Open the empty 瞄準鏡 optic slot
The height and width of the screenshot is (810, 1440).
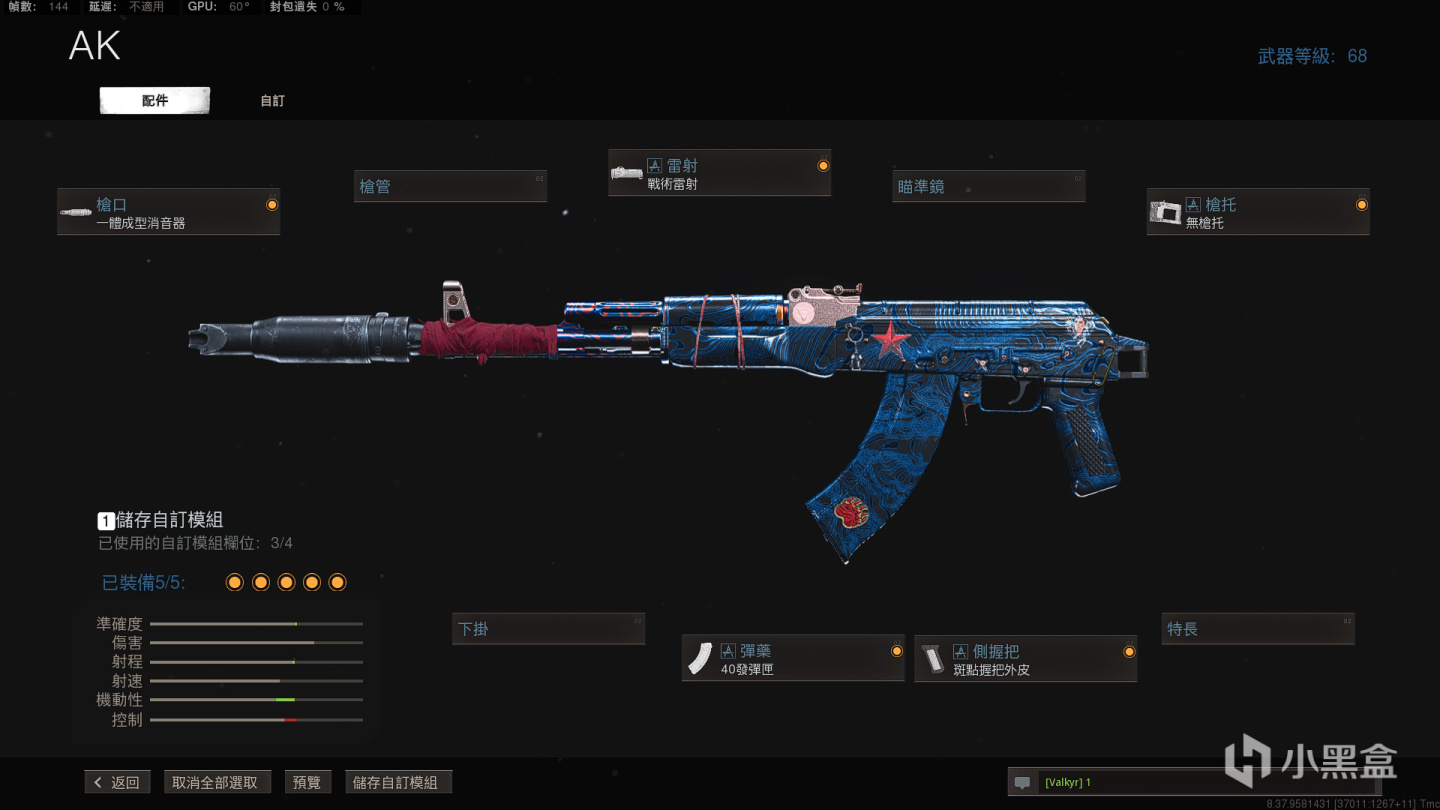[x=989, y=186]
